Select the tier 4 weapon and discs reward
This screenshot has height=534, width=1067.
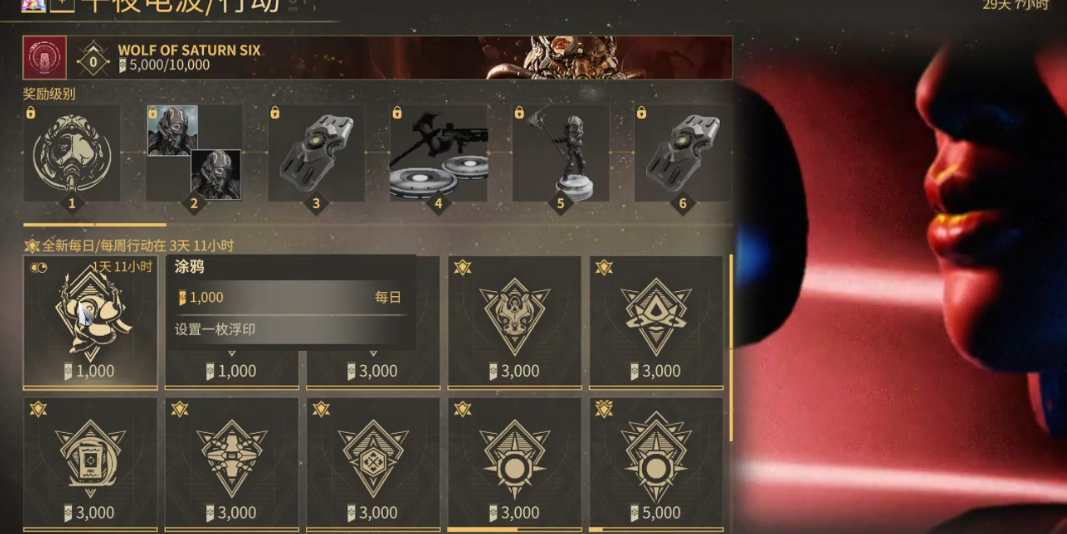click(438, 157)
